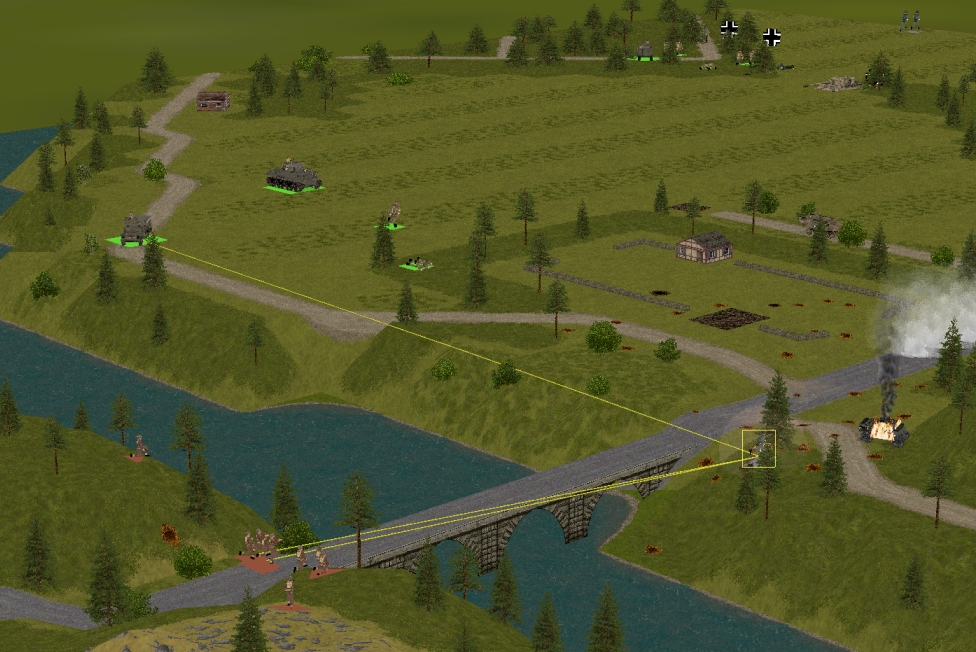Select the green-based tank in the open field
976x652 pixels.
point(293,177)
